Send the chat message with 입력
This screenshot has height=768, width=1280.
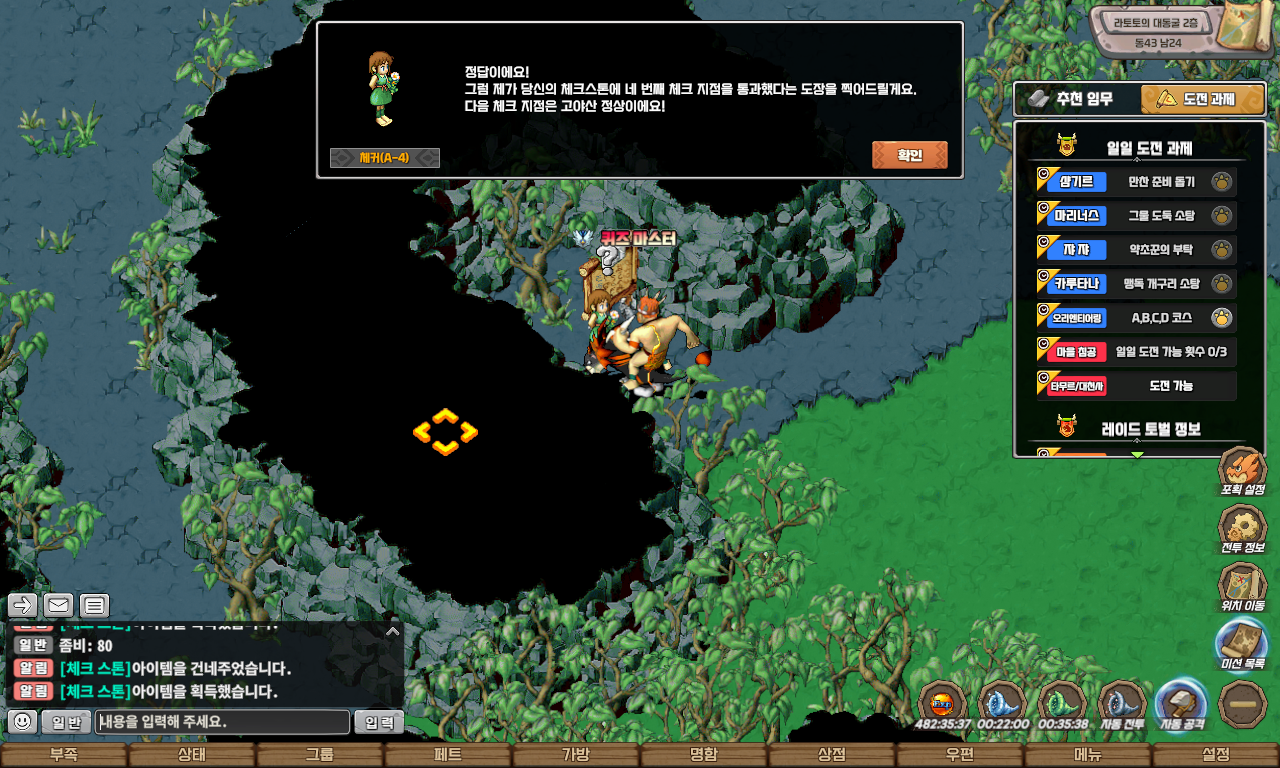click(x=379, y=722)
